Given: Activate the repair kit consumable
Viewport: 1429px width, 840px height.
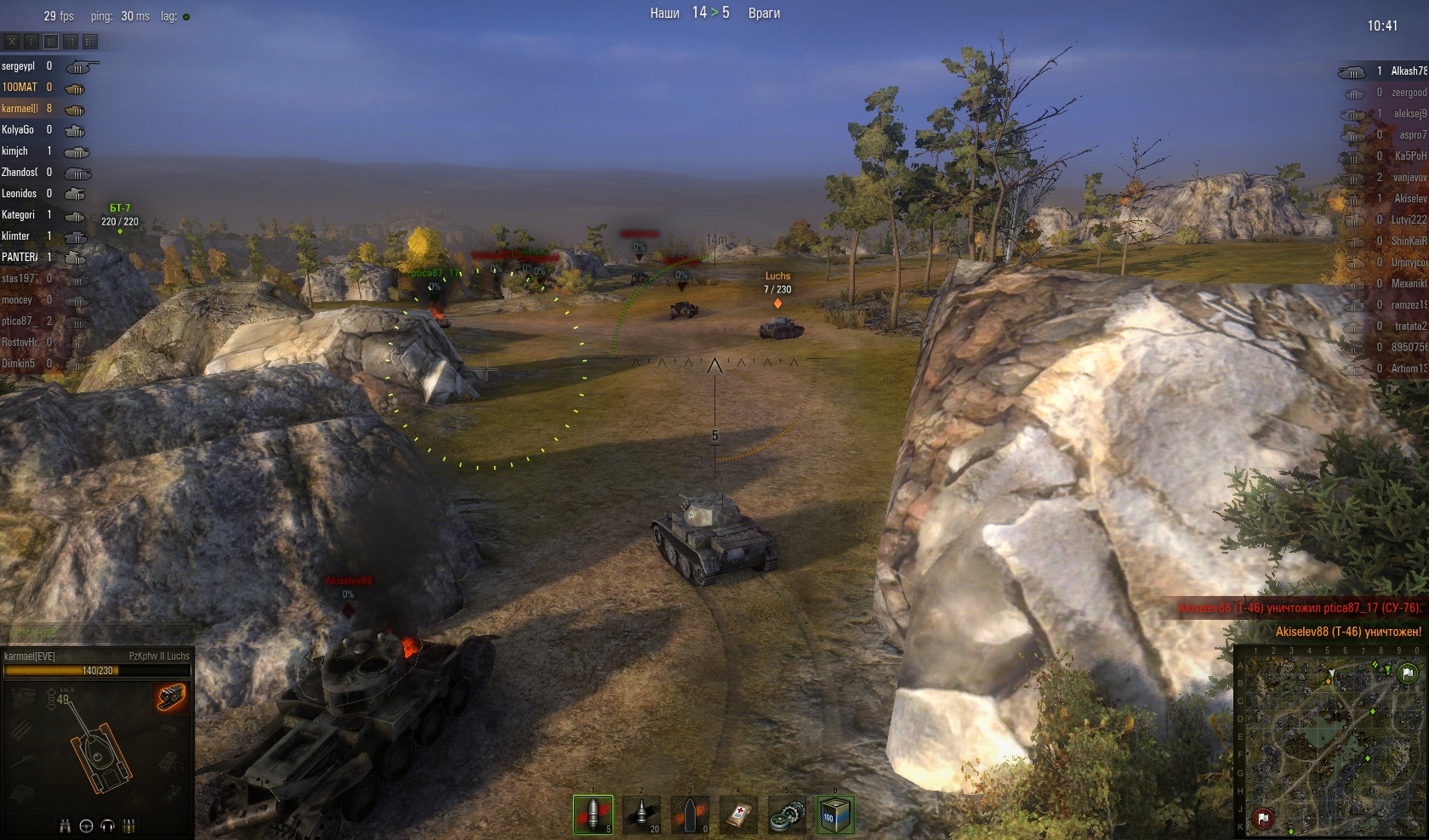Looking at the screenshot, I should point(787,814).
